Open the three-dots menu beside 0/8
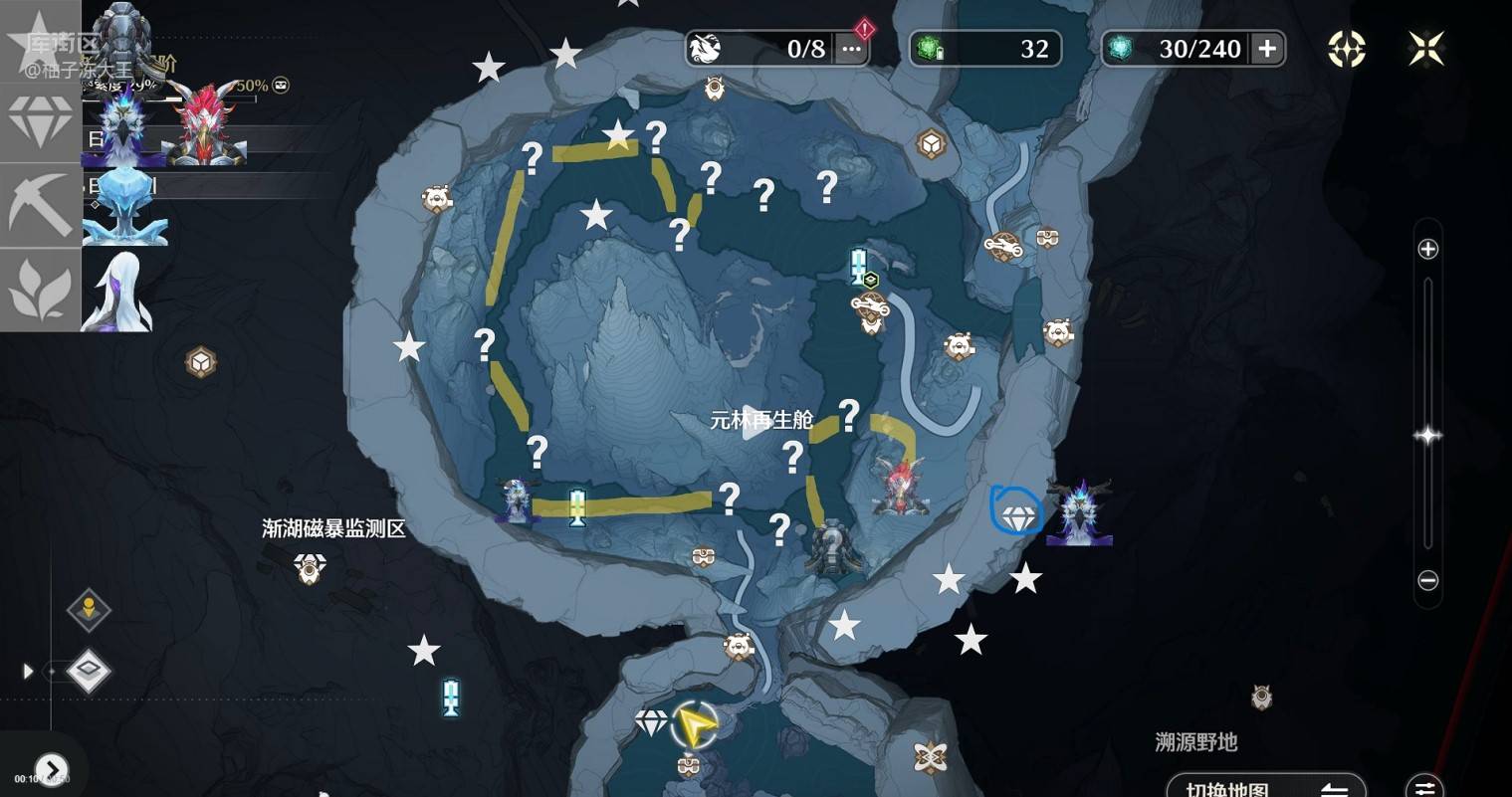 [x=851, y=49]
